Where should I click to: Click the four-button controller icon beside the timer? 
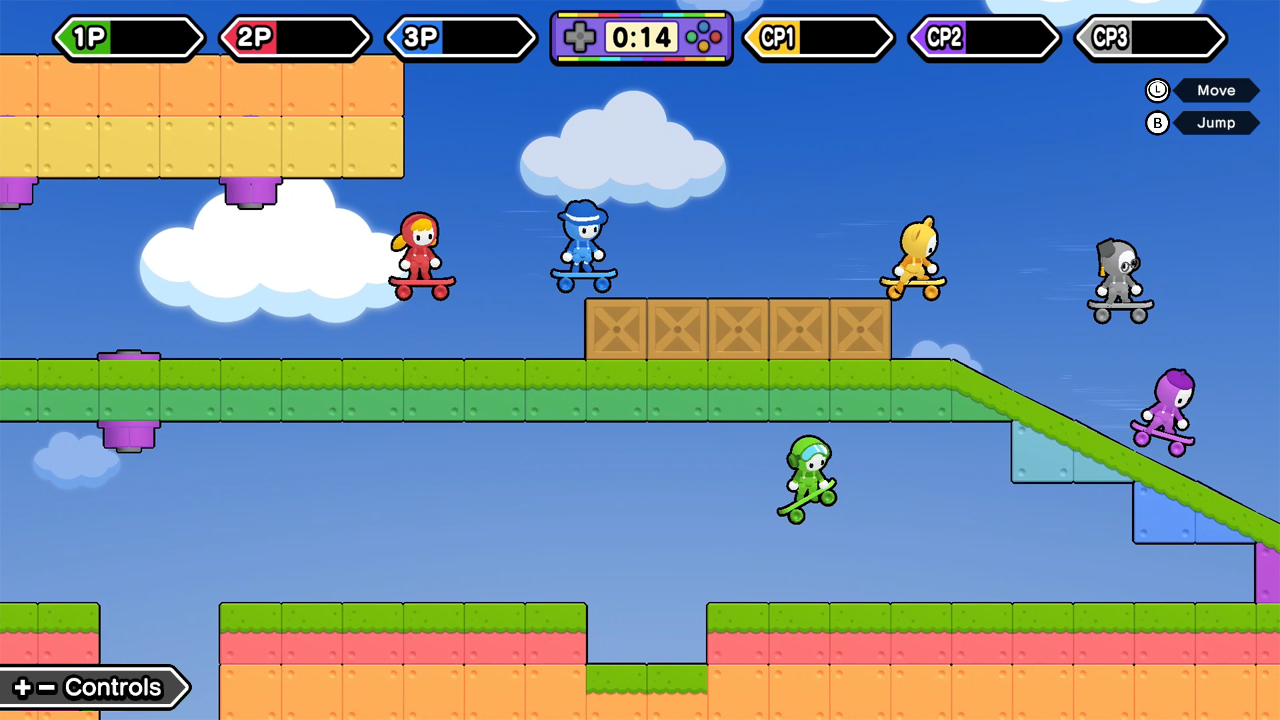click(x=706, y=38)
